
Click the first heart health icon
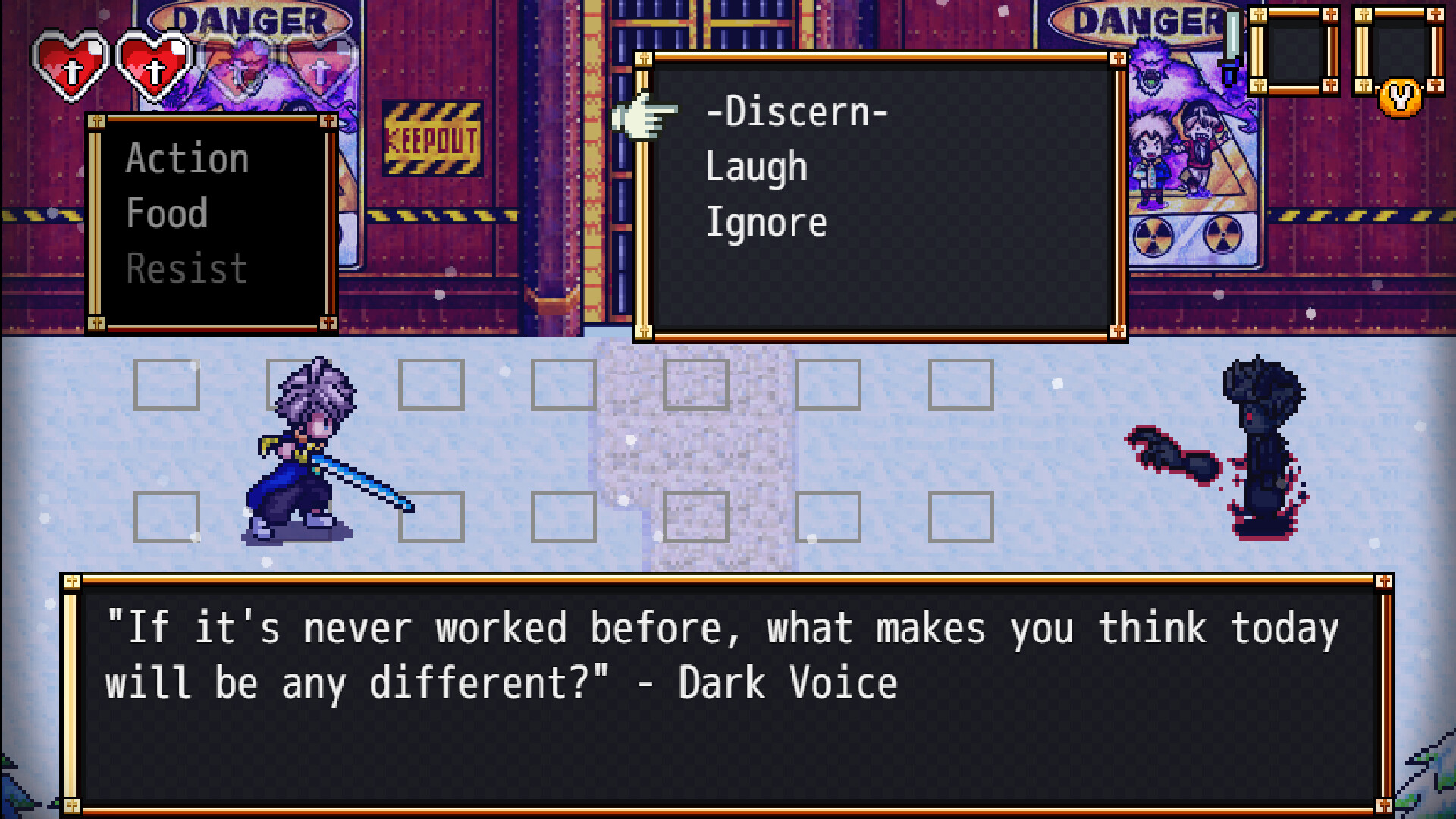(72, 64)
